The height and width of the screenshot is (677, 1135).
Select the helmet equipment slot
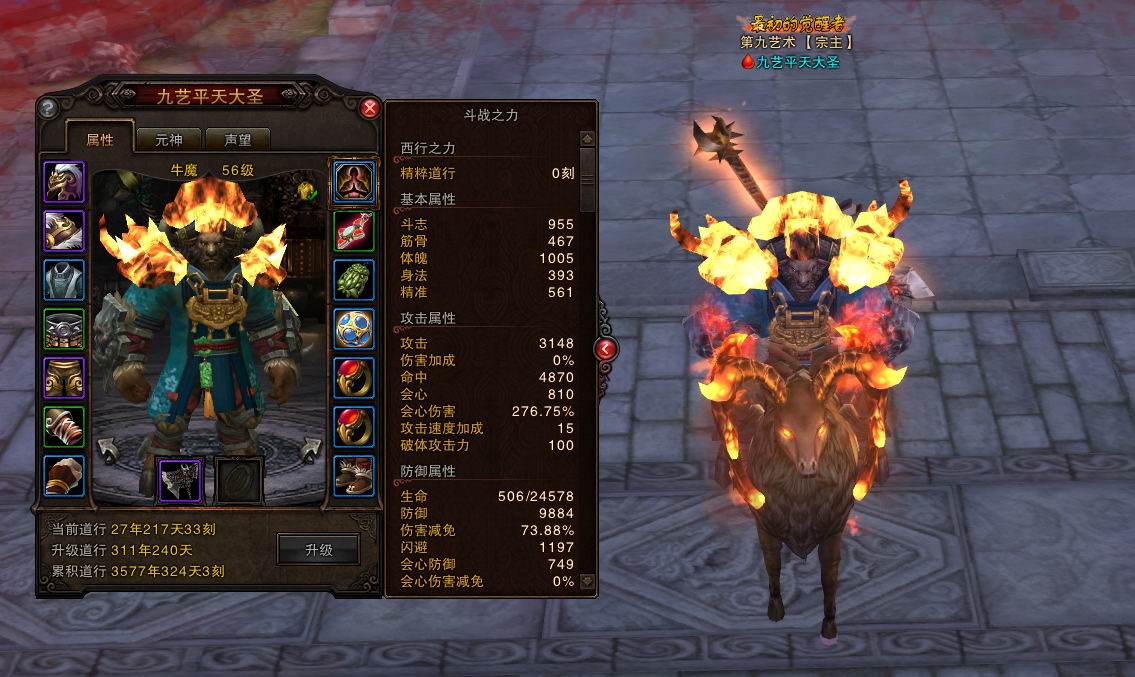[64, 182]
